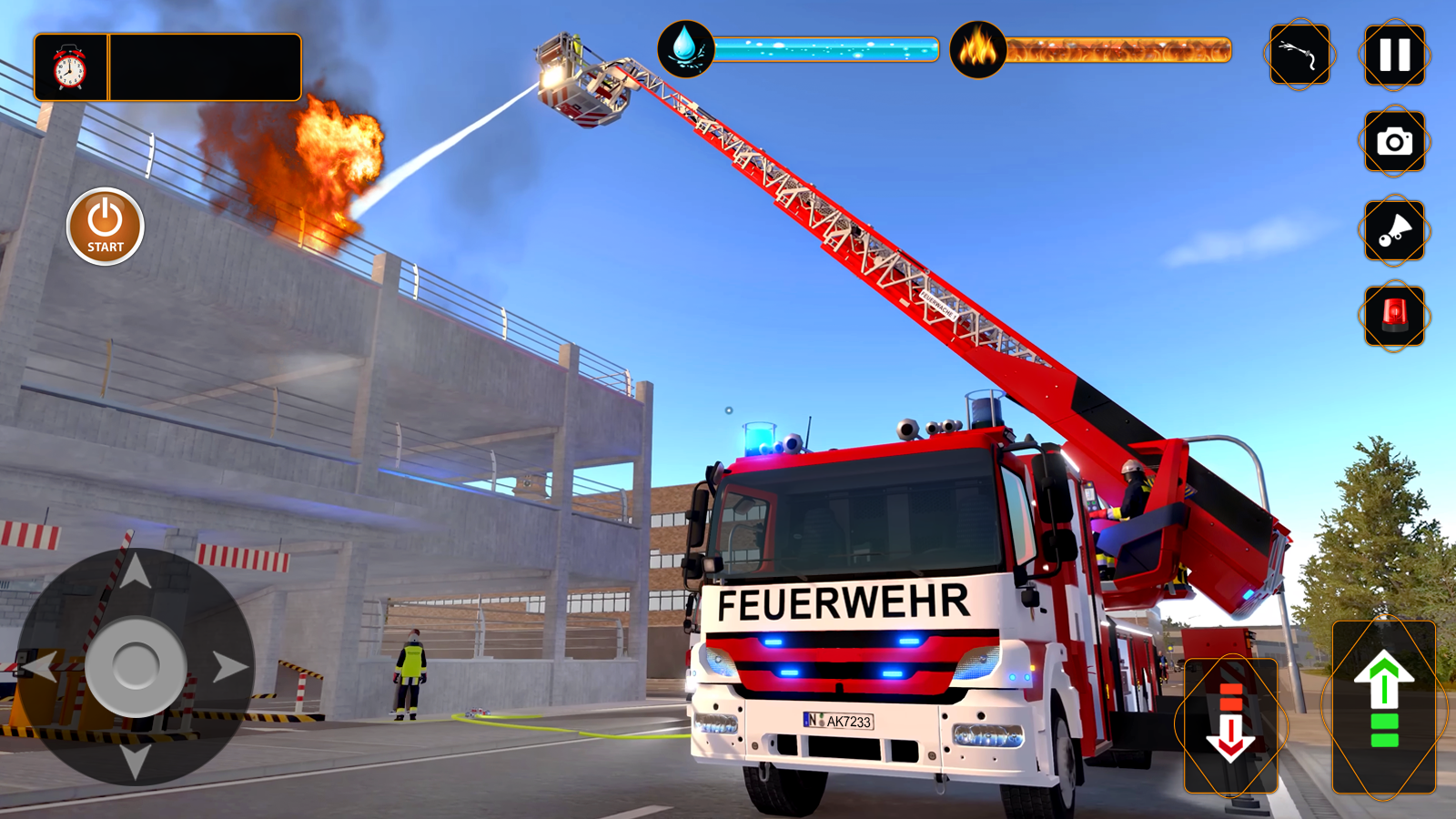Sound the truck horn
The image size is (1456, 819).
[1394, 230]
